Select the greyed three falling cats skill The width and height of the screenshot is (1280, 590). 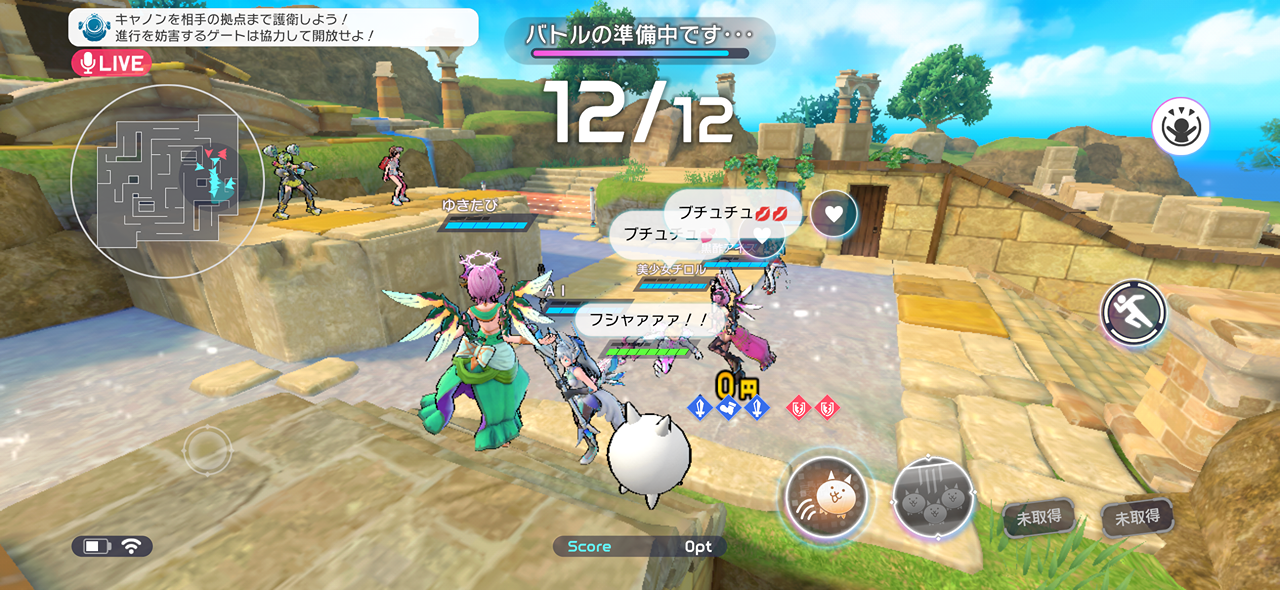click(933, 499)
